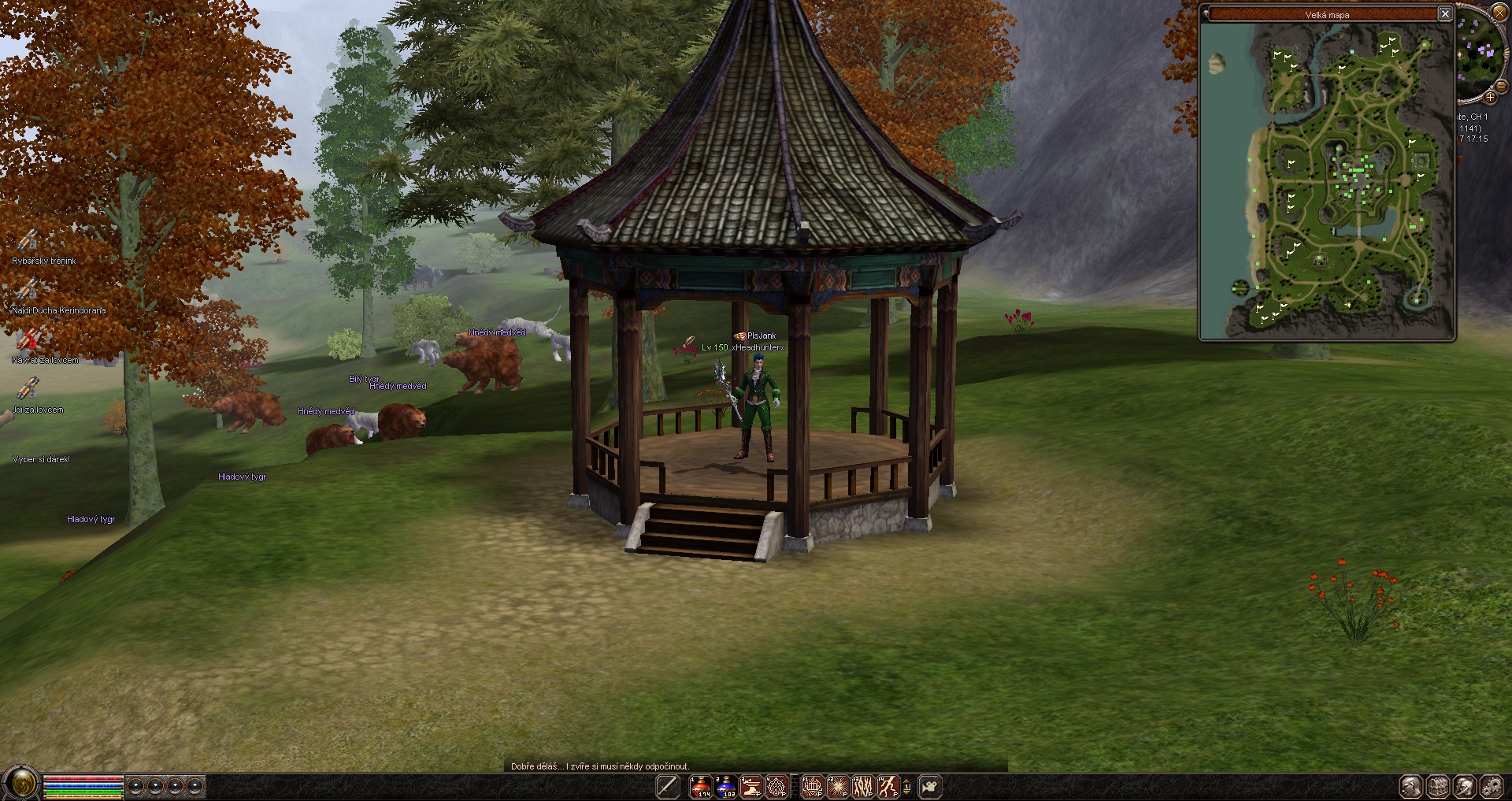The height and width of the screenshot is (801, 1512).
Task: Activate the skill in quickslot 4
Action: (776, 786)
